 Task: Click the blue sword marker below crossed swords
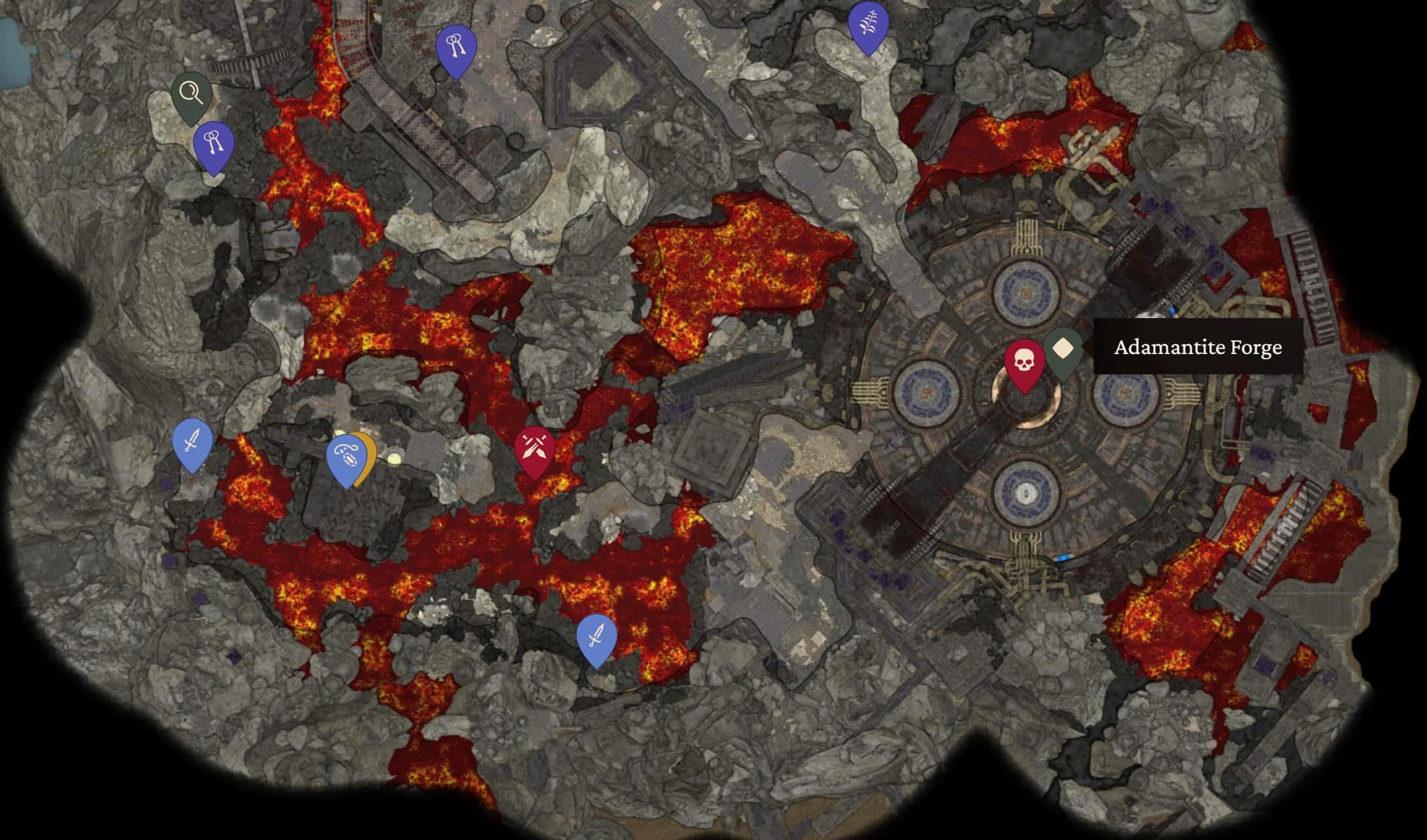pyautogui.click(x=597, y=636)
